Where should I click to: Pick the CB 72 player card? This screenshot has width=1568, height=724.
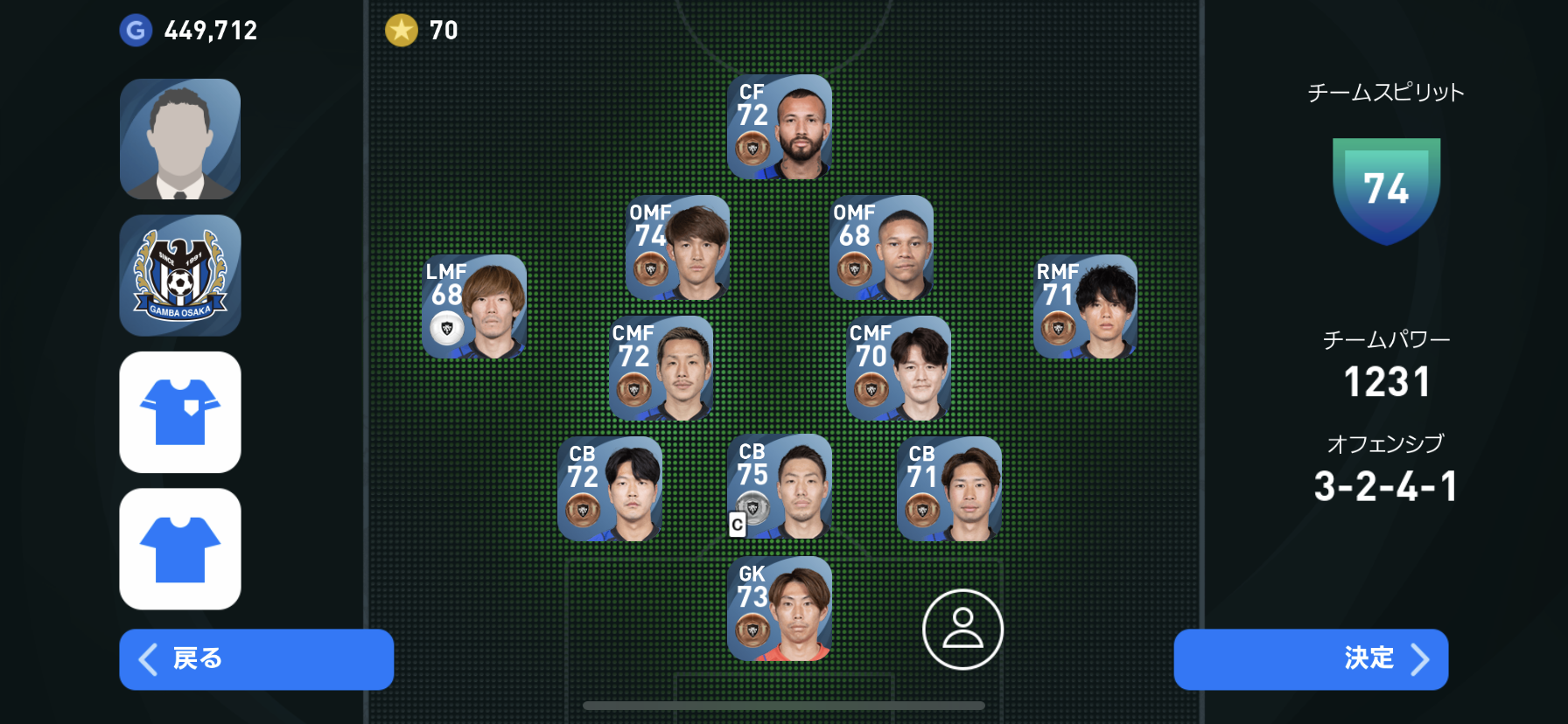pyautogui.click(x=610, y=489)
